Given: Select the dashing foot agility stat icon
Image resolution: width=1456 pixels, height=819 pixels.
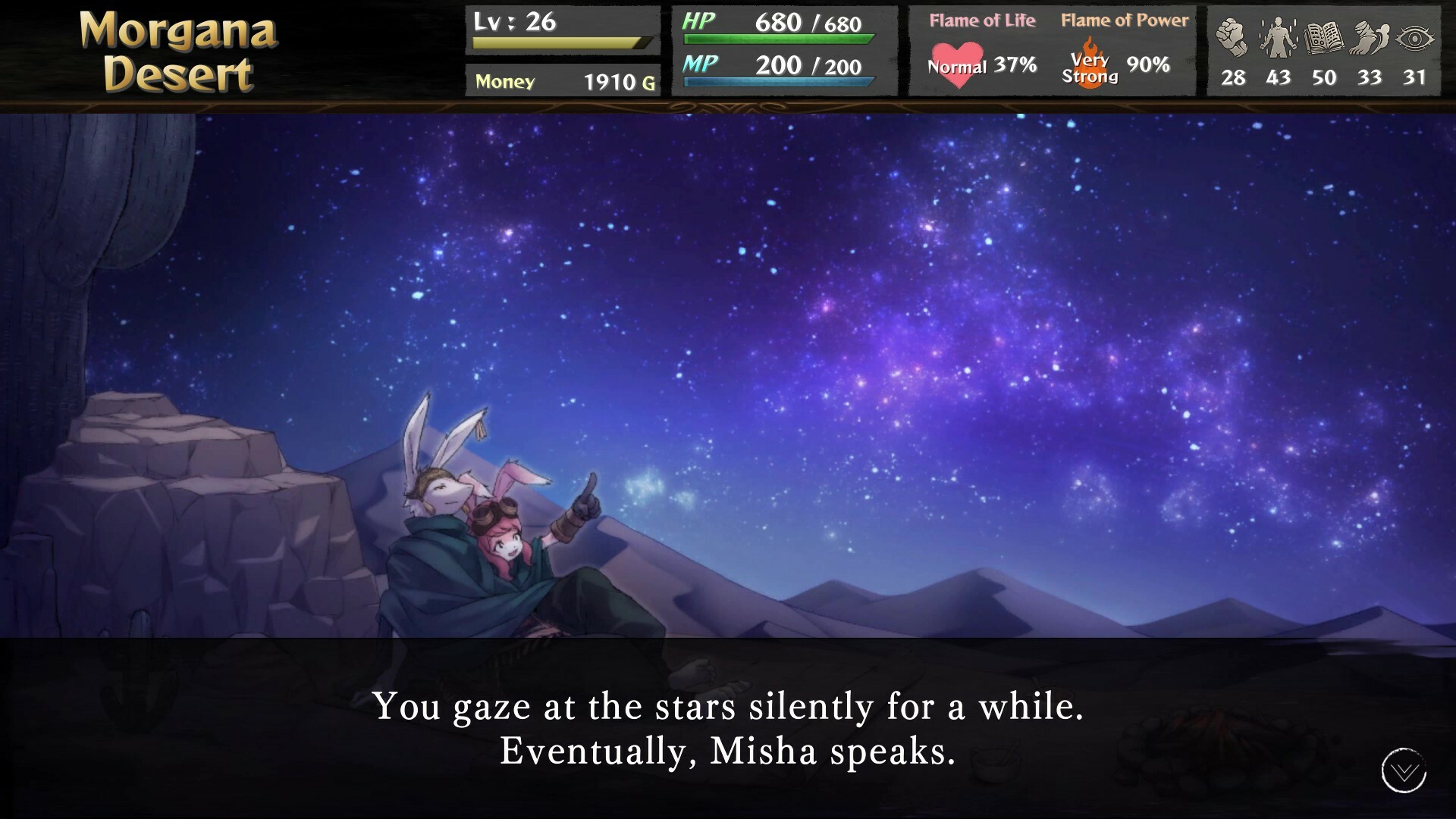Looking at the screenshot, I should [x=1370, y=36].
